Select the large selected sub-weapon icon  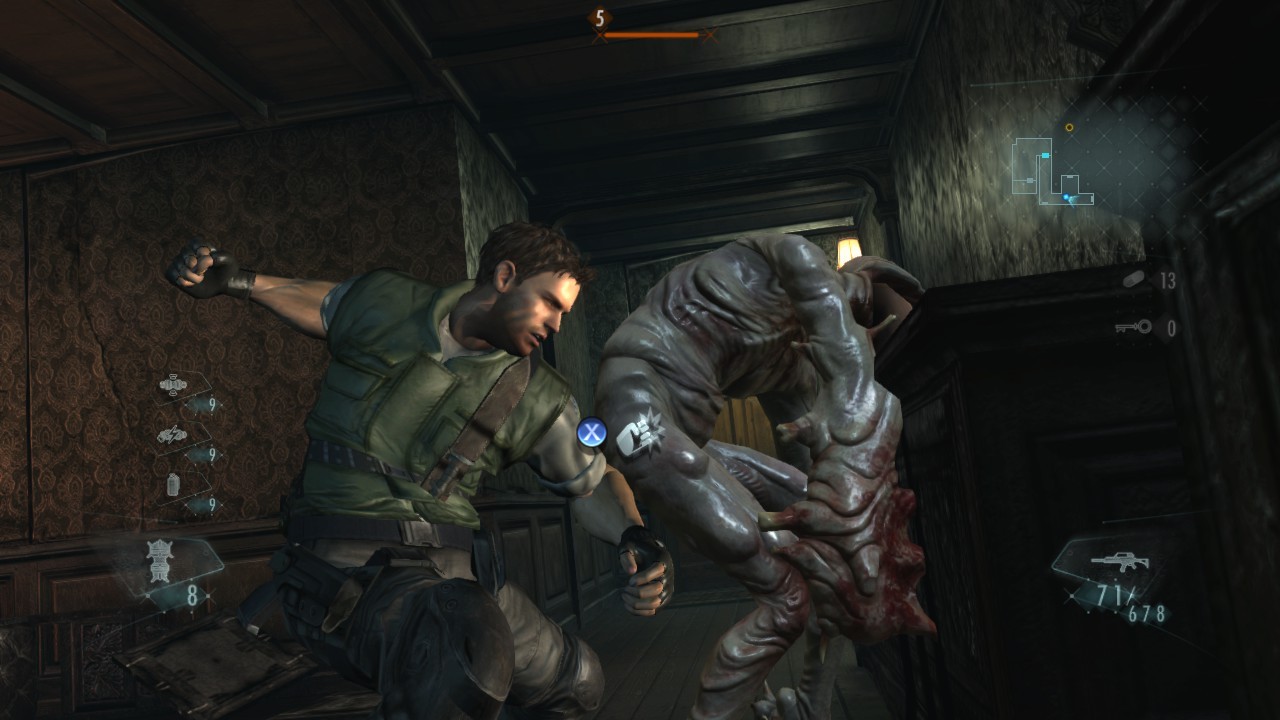click(x=160, y=559)
